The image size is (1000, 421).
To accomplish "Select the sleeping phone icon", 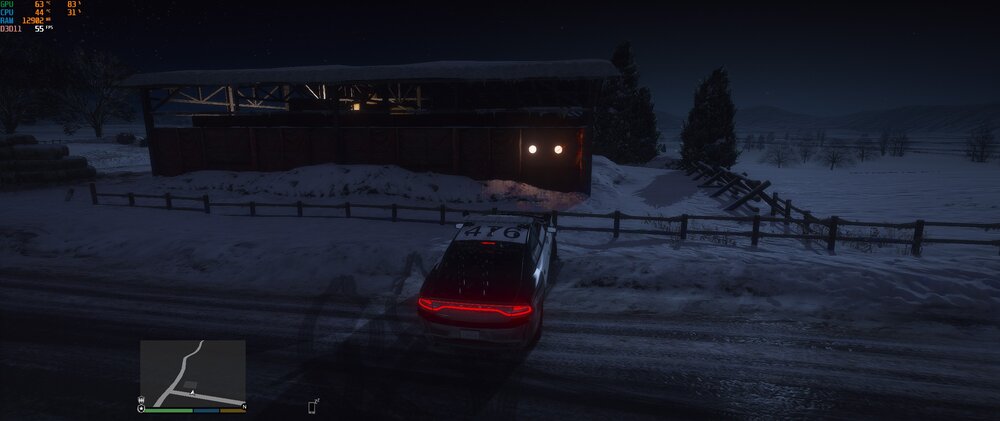I will 313,406.
